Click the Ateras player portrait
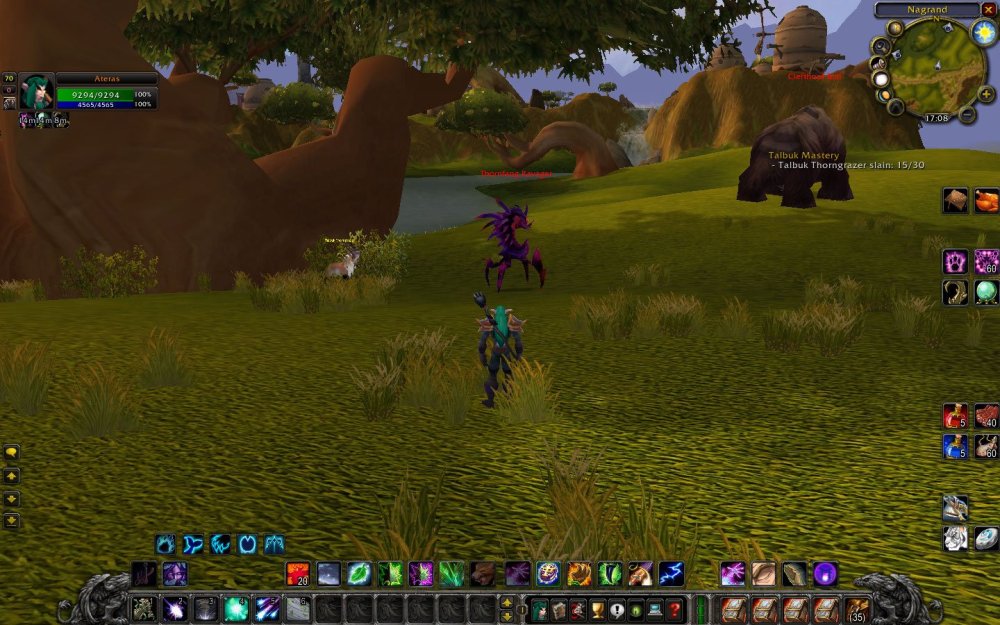Image resolution: width=1000 pixels, height=625 pixels. tap(36, 91)
